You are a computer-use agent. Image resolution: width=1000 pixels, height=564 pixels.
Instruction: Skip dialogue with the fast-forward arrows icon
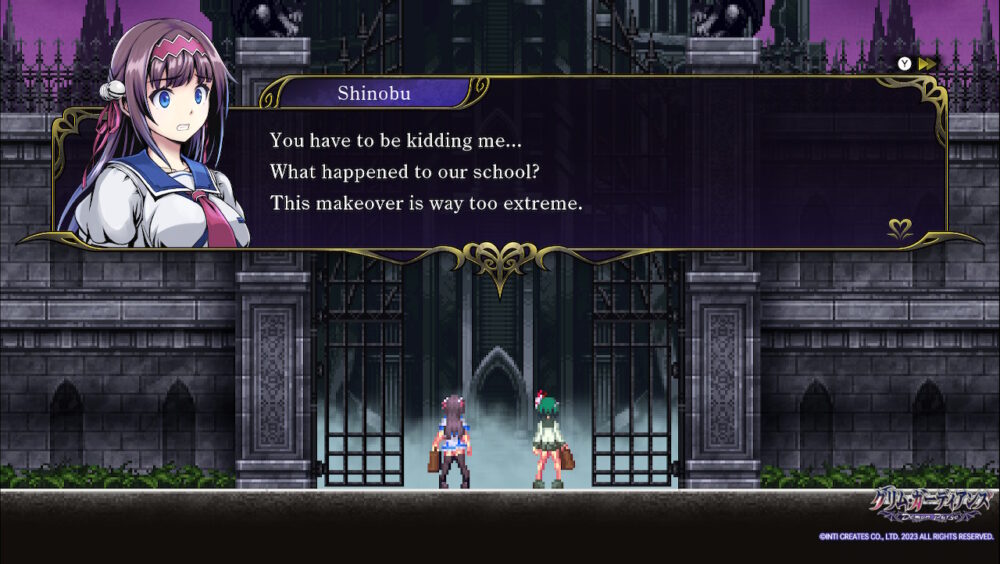click(928, 63)
